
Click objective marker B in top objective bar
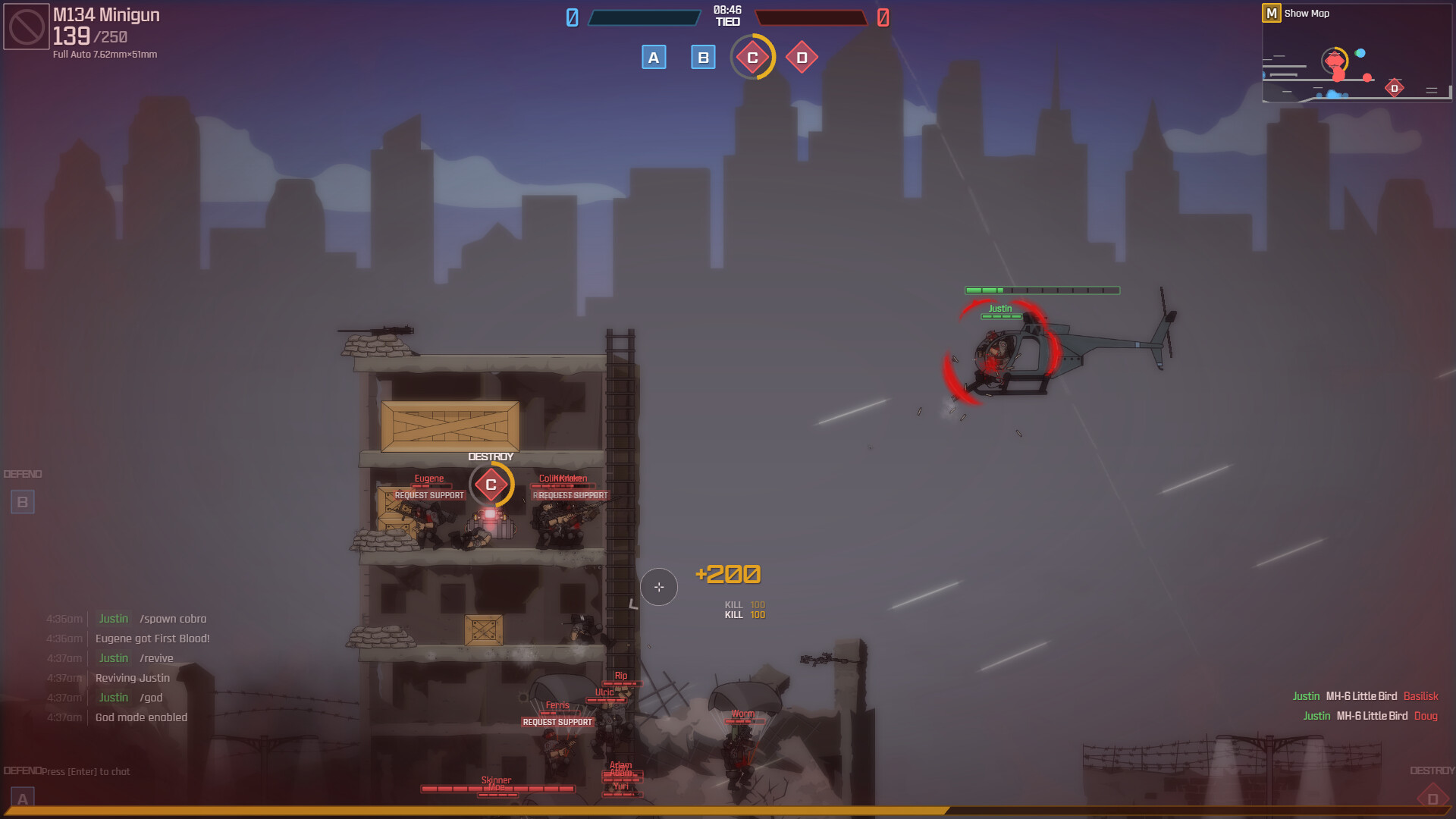[x=703, y=57]
